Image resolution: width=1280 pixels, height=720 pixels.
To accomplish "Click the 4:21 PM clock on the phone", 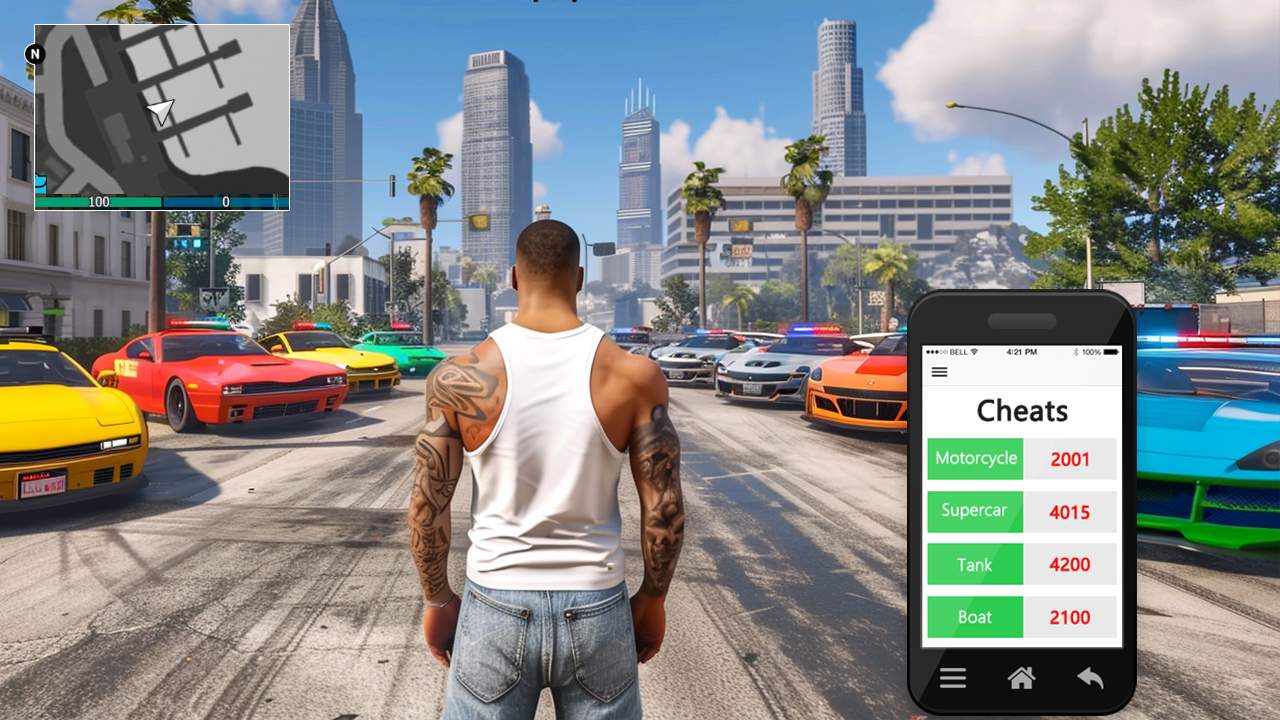I will [x=1022, y=352].
